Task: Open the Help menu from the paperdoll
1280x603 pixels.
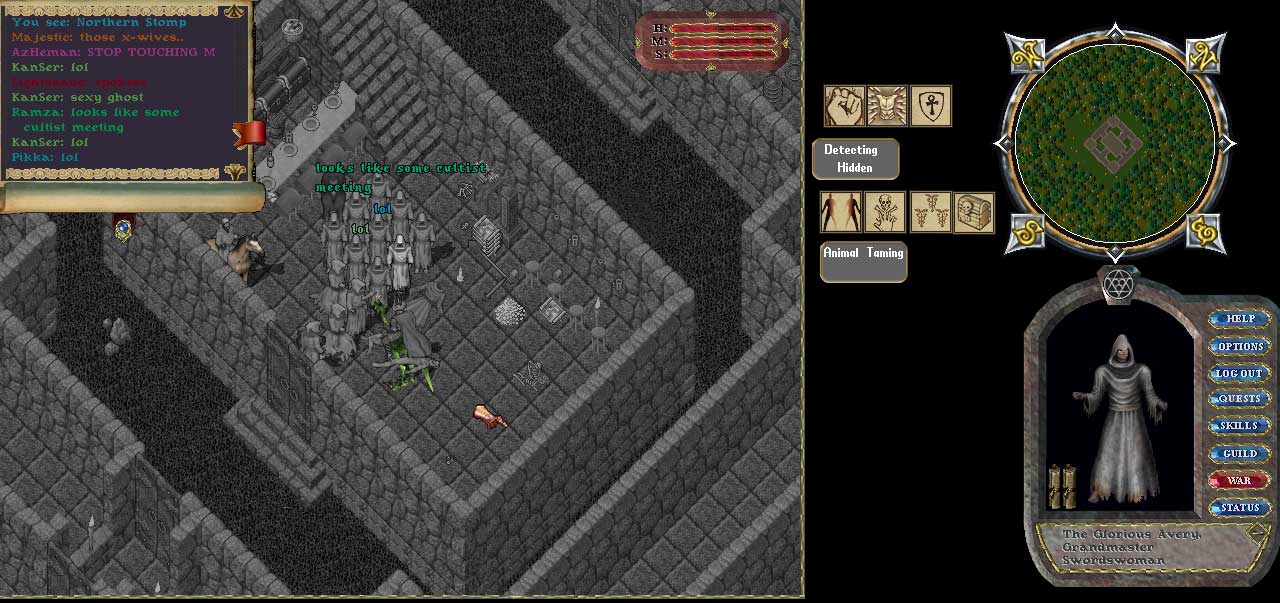Action: (1240, 319)
